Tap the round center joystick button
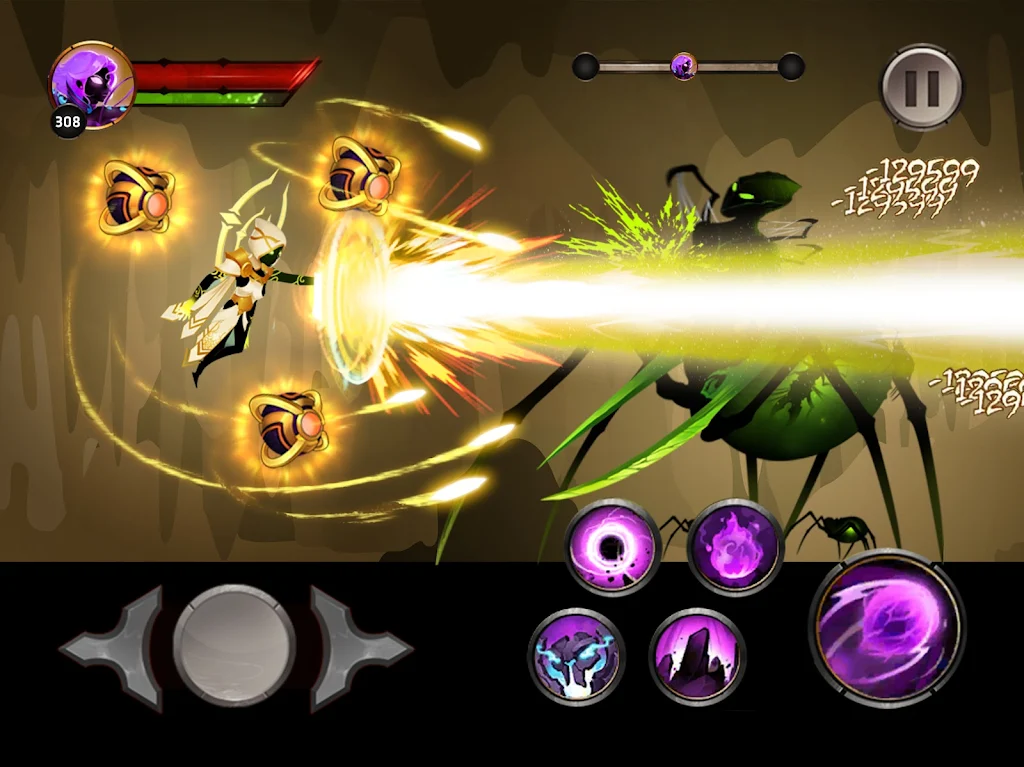1024x767 pixels. (235, 646)
